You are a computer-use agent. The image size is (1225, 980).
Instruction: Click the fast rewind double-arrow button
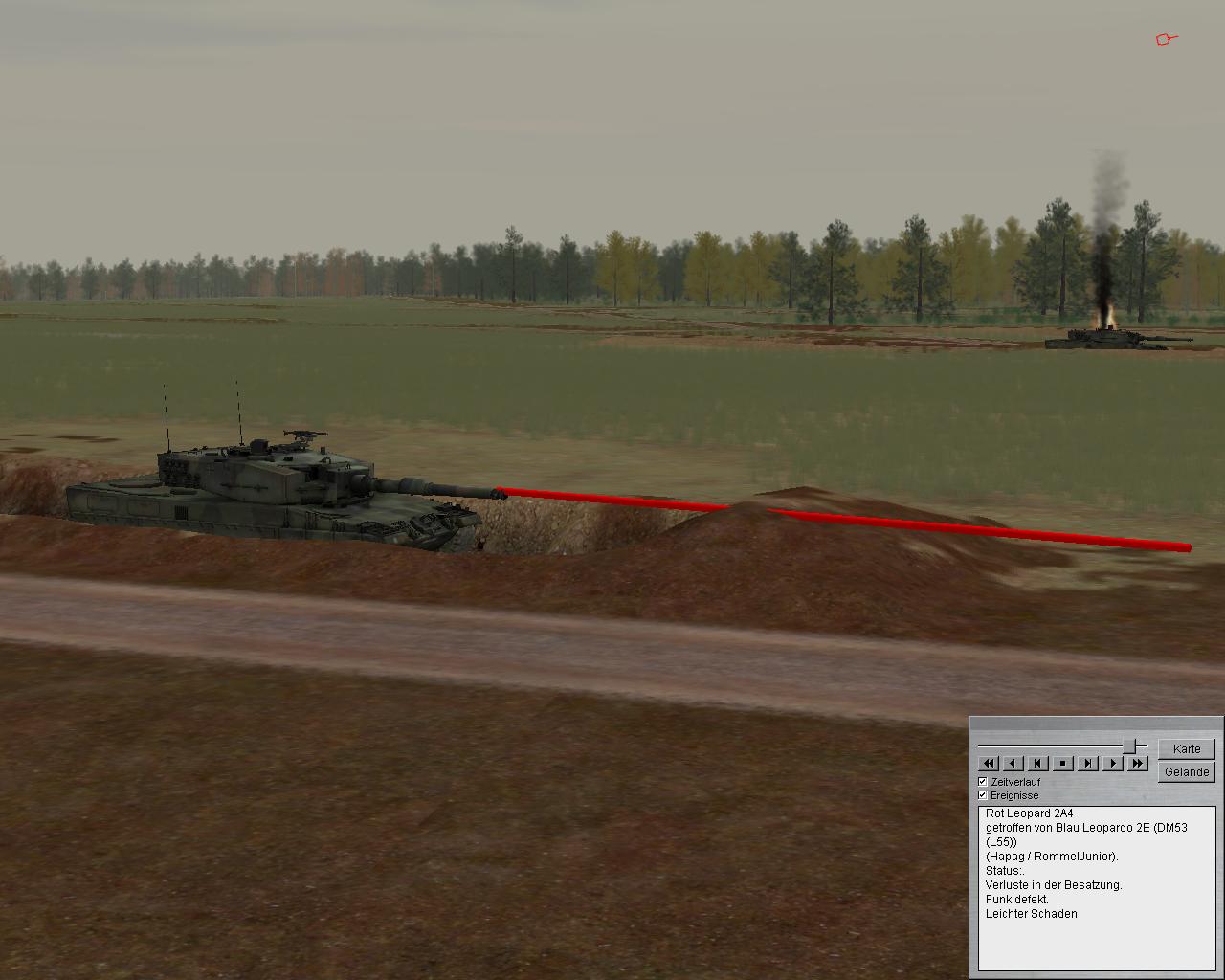989,763
